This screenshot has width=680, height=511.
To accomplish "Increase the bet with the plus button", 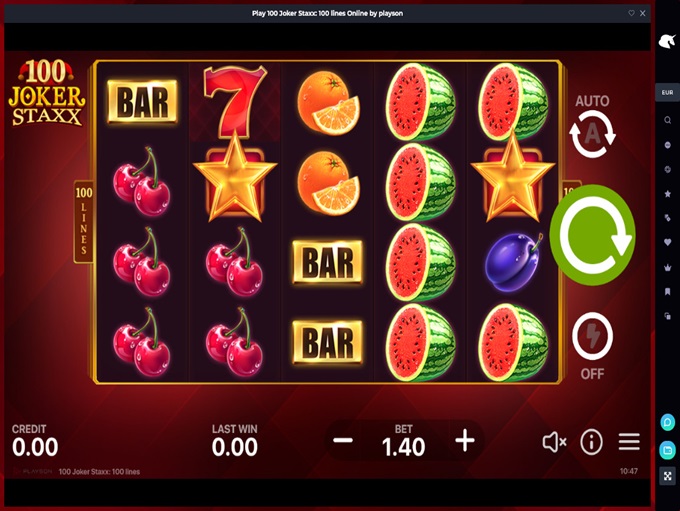I will (x=465, y=440).
